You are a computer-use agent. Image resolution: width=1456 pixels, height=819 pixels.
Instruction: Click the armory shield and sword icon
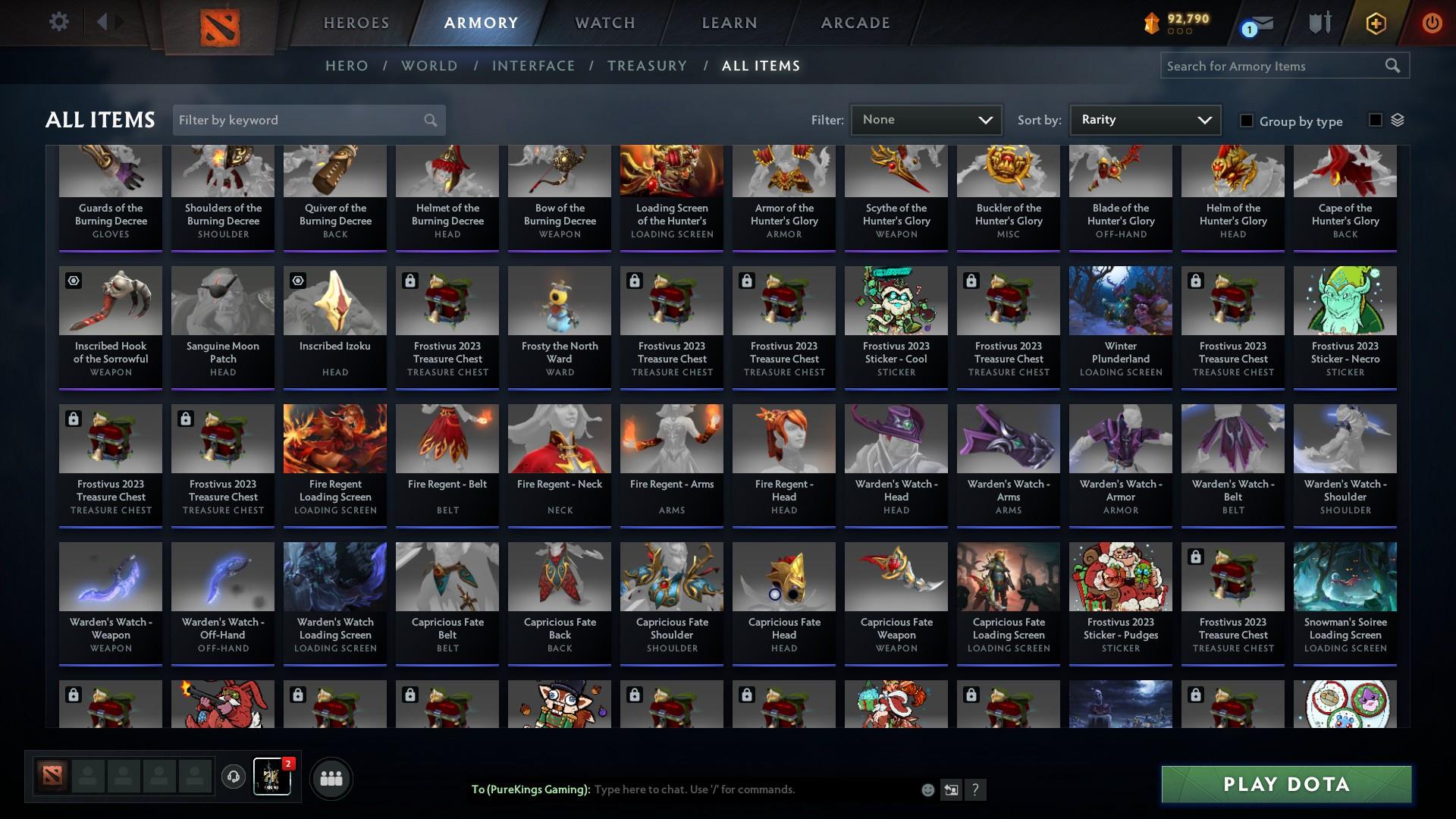[x=1317, y=23]
